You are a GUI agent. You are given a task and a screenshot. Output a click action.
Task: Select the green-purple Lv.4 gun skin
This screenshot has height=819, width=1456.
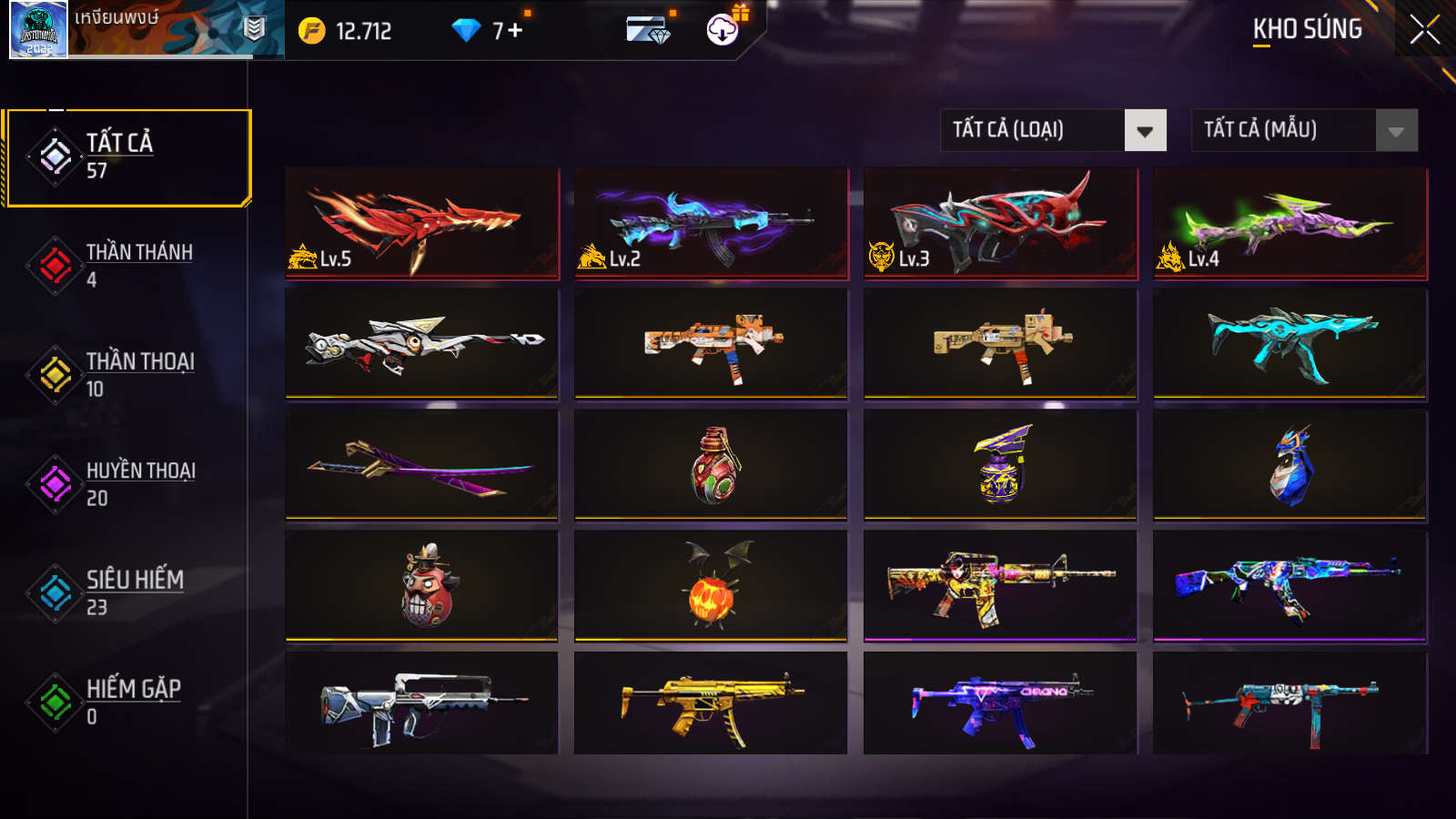pos(1289,222)
